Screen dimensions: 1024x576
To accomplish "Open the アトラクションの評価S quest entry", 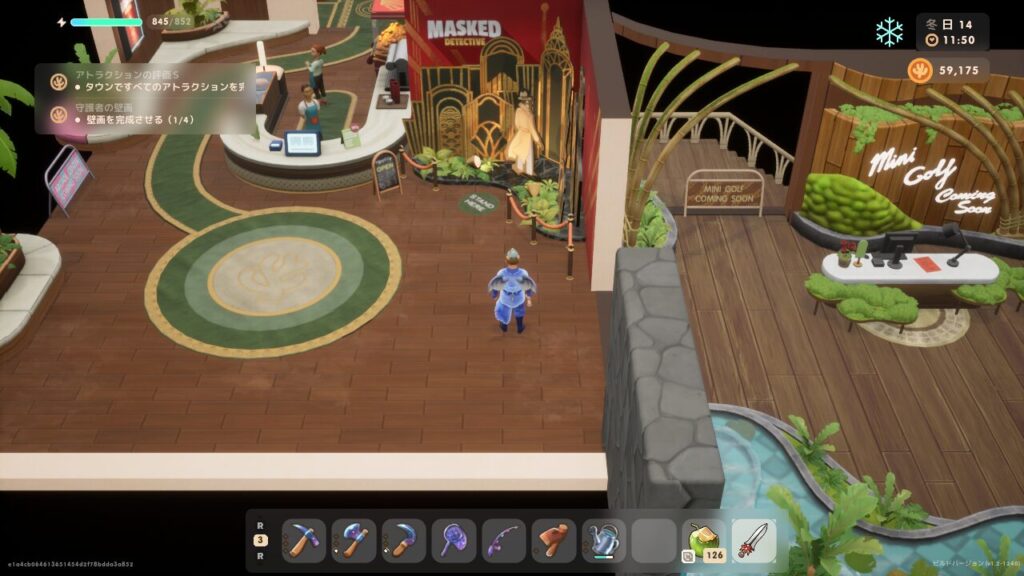I will coord(150,80).
